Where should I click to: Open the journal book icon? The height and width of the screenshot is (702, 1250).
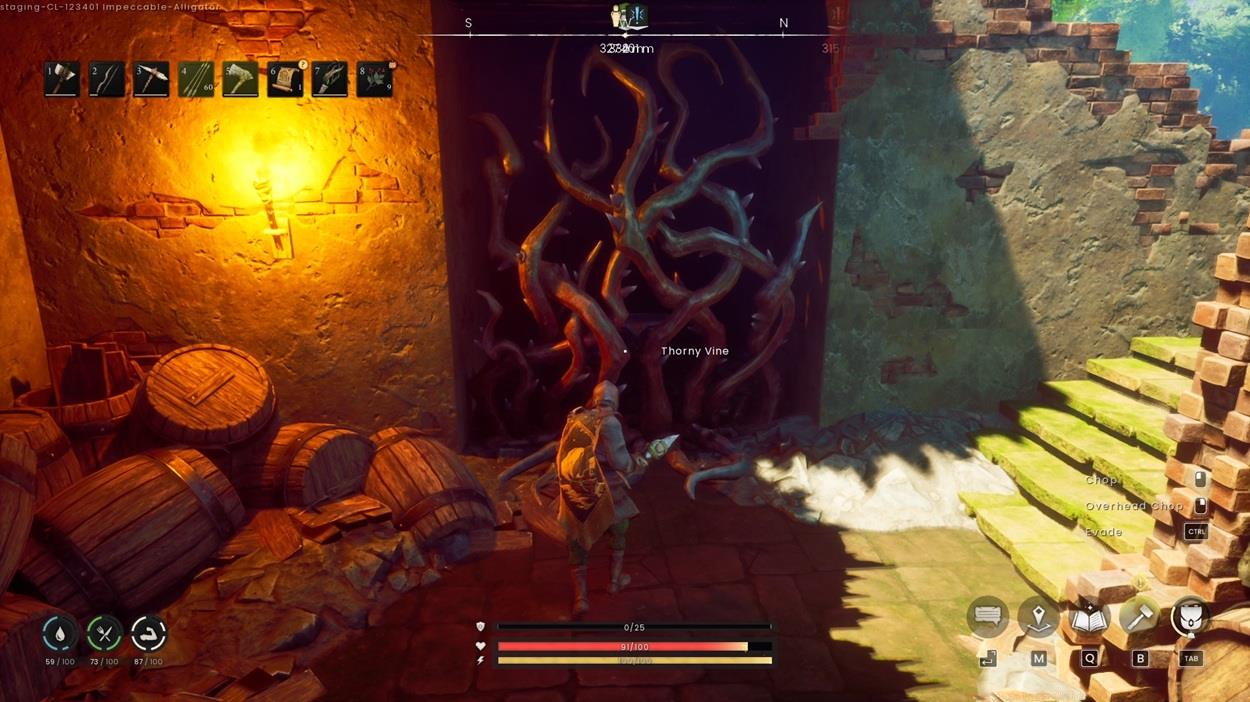point(1089,618)
